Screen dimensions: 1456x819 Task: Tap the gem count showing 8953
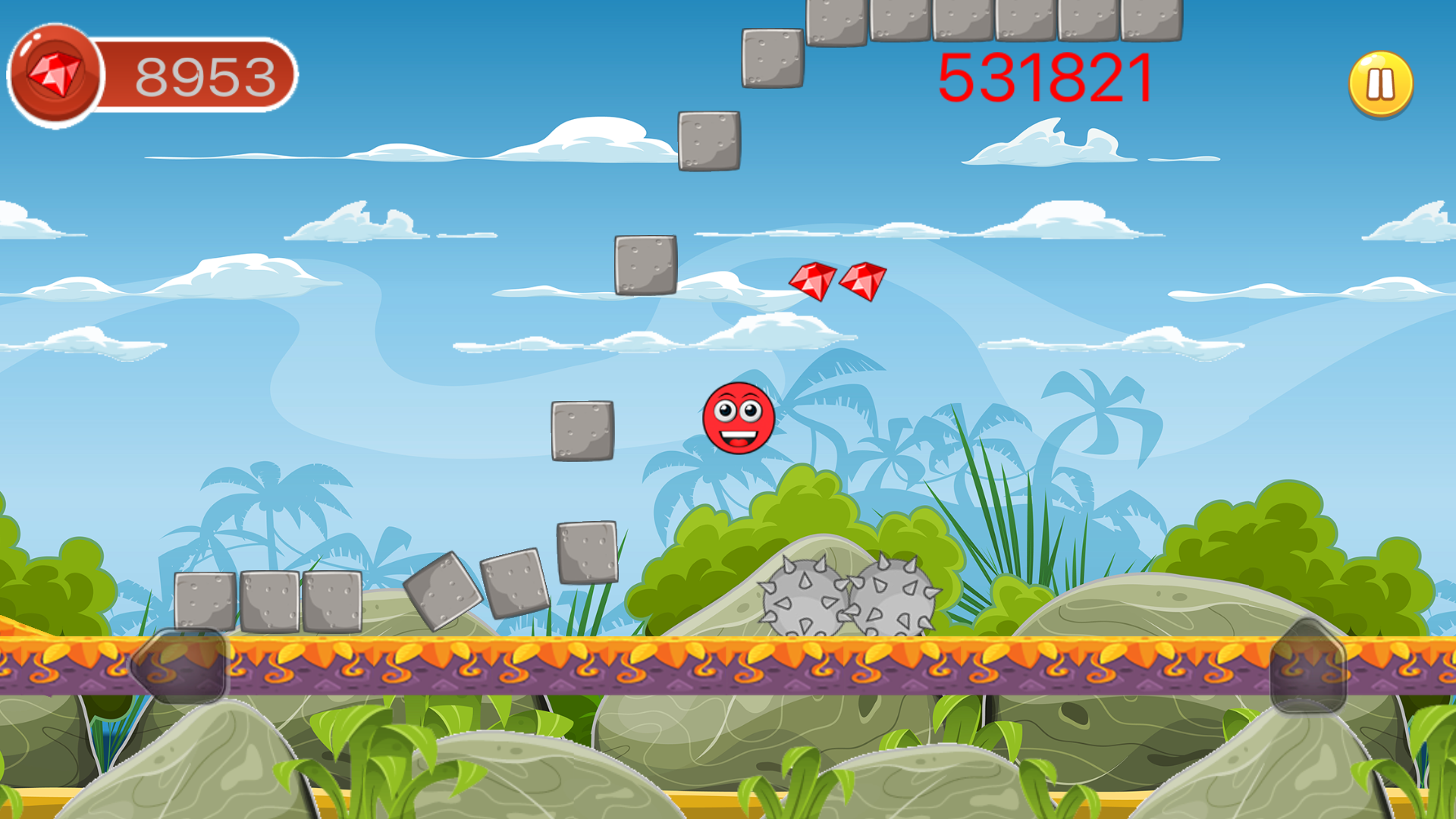pyautogui.click(x=205, y=73)
